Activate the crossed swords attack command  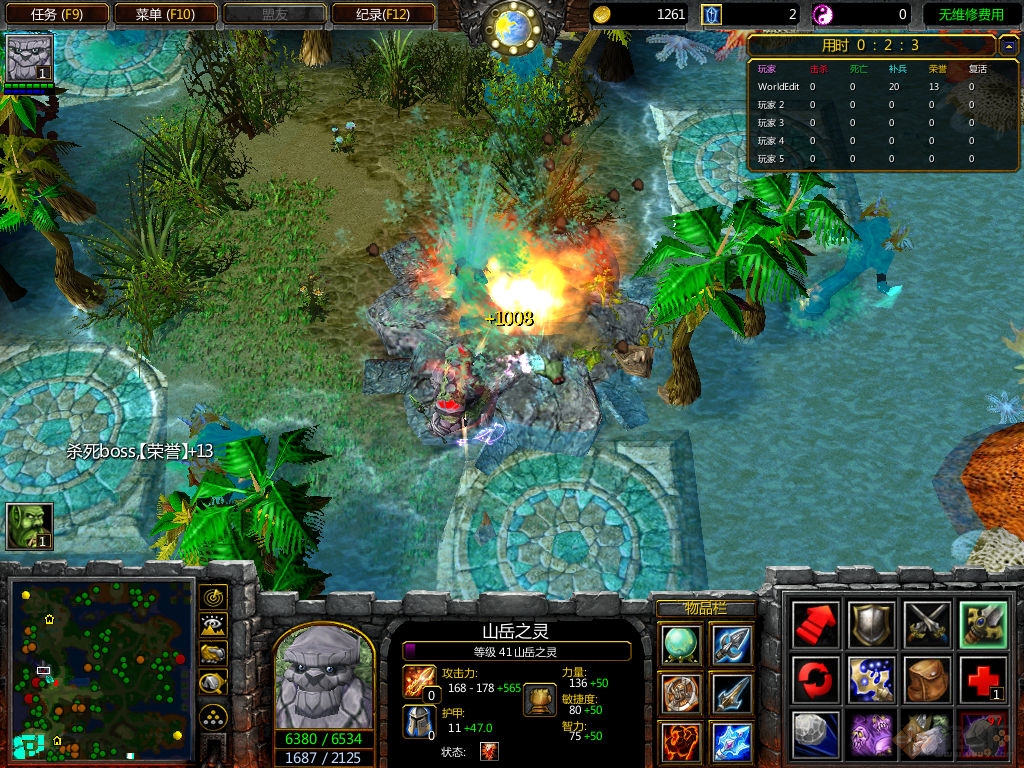[925, 625]
